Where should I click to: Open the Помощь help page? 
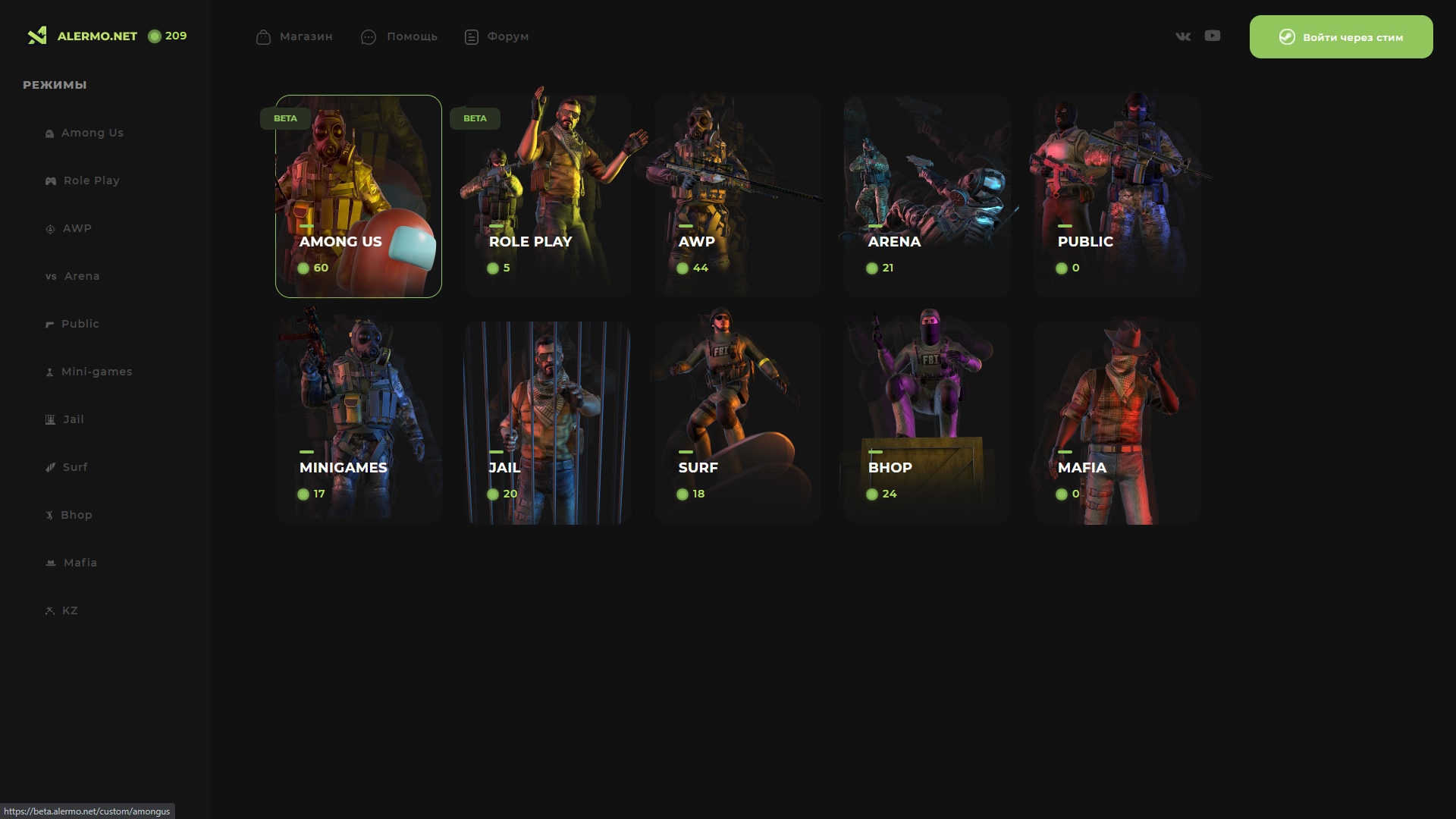tap(399, 36)
